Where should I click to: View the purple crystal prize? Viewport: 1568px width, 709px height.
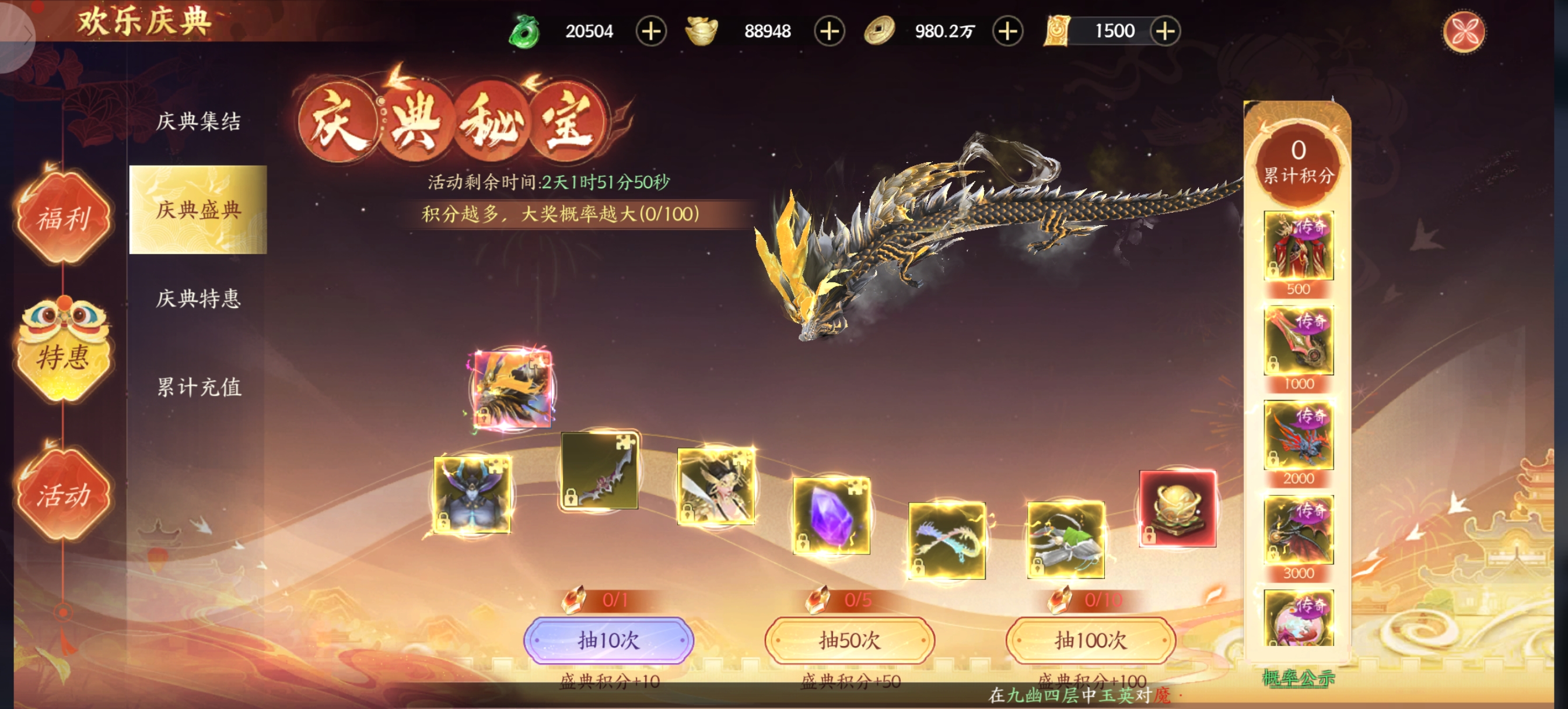coord(831,515)
